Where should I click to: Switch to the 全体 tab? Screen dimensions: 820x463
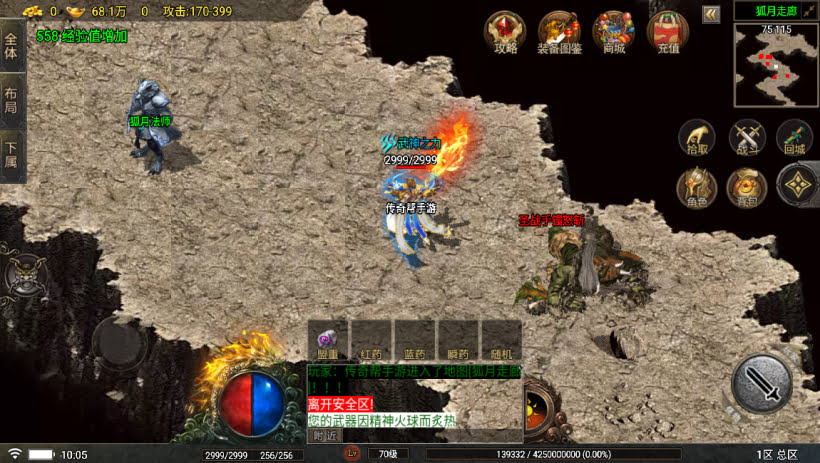pos(11,45)
